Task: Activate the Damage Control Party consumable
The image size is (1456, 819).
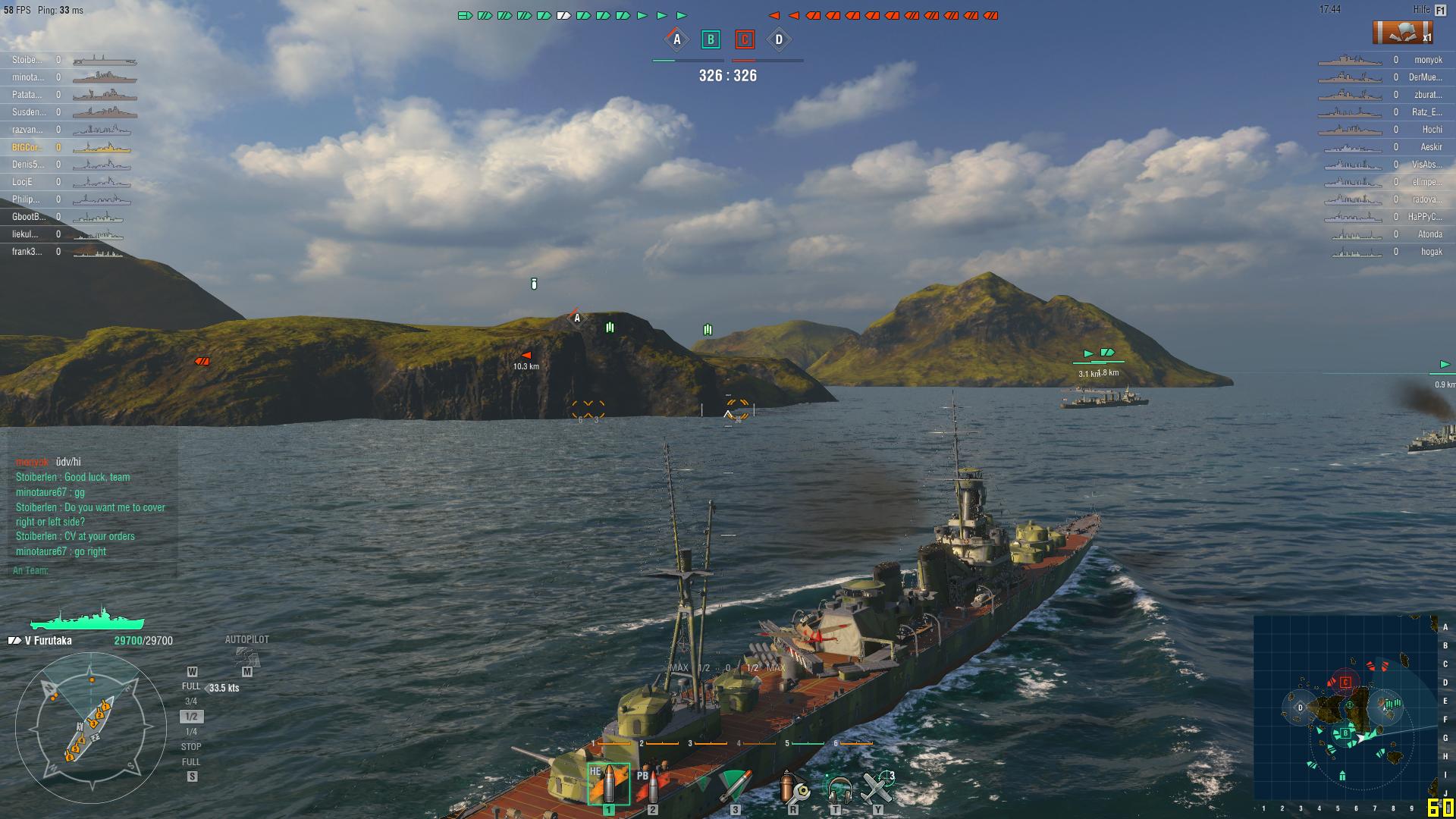Action: click(793, 787)
